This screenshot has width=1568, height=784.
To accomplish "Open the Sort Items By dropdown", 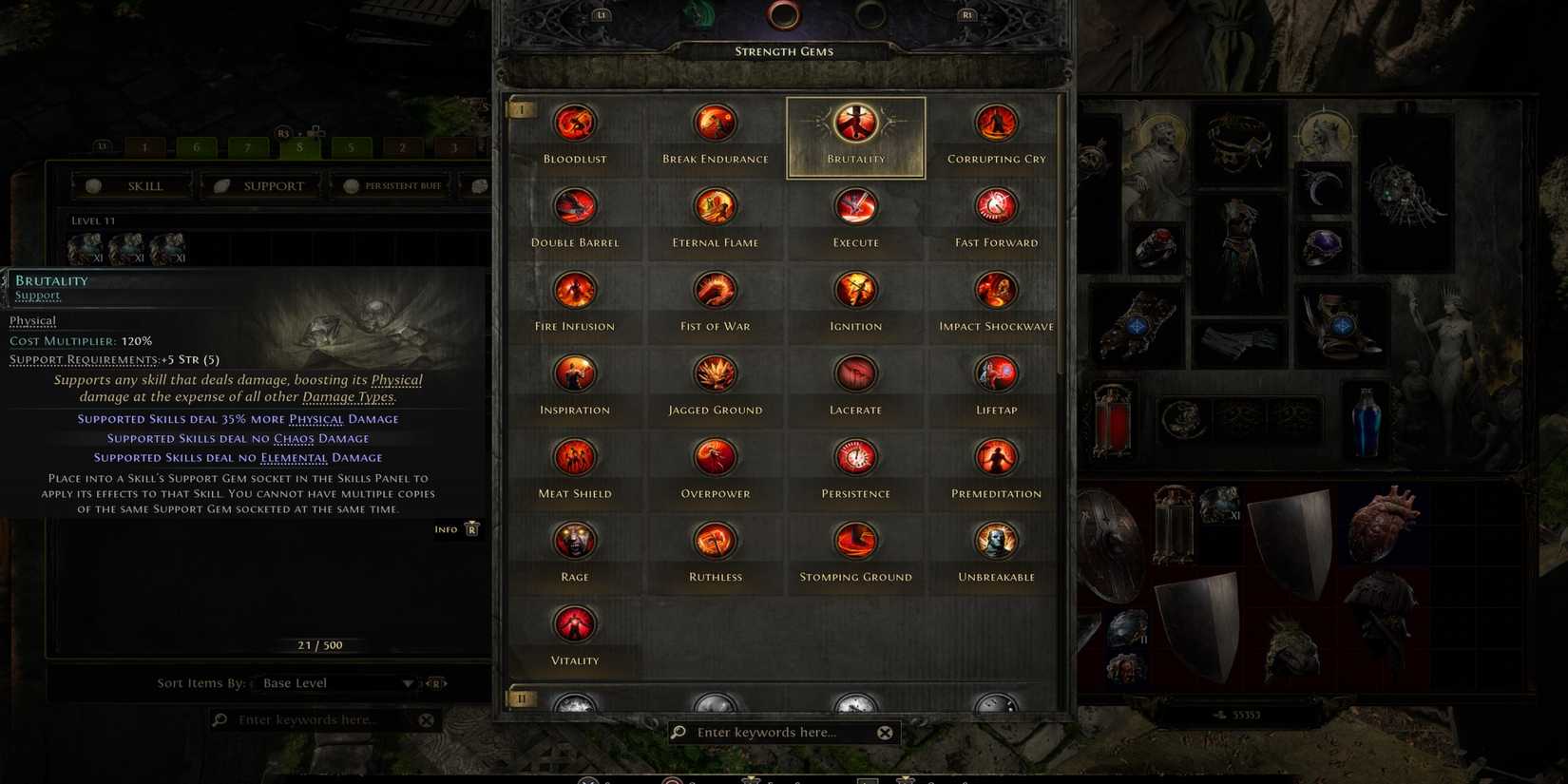I will [x=335, y=682].
